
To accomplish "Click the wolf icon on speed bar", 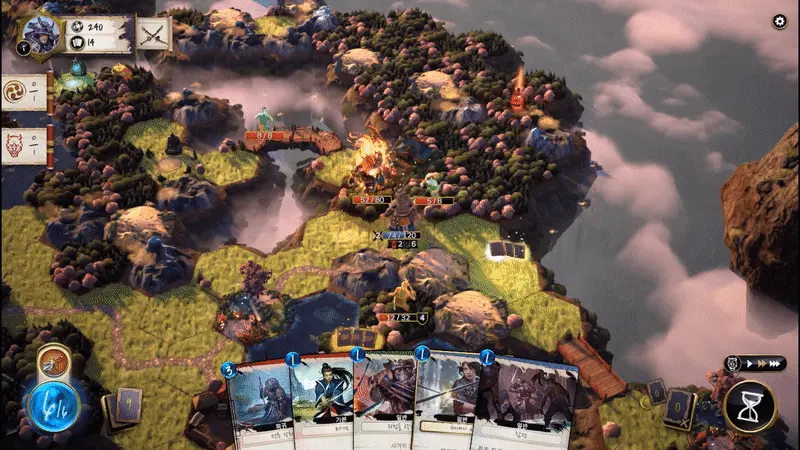I will 733,366.
